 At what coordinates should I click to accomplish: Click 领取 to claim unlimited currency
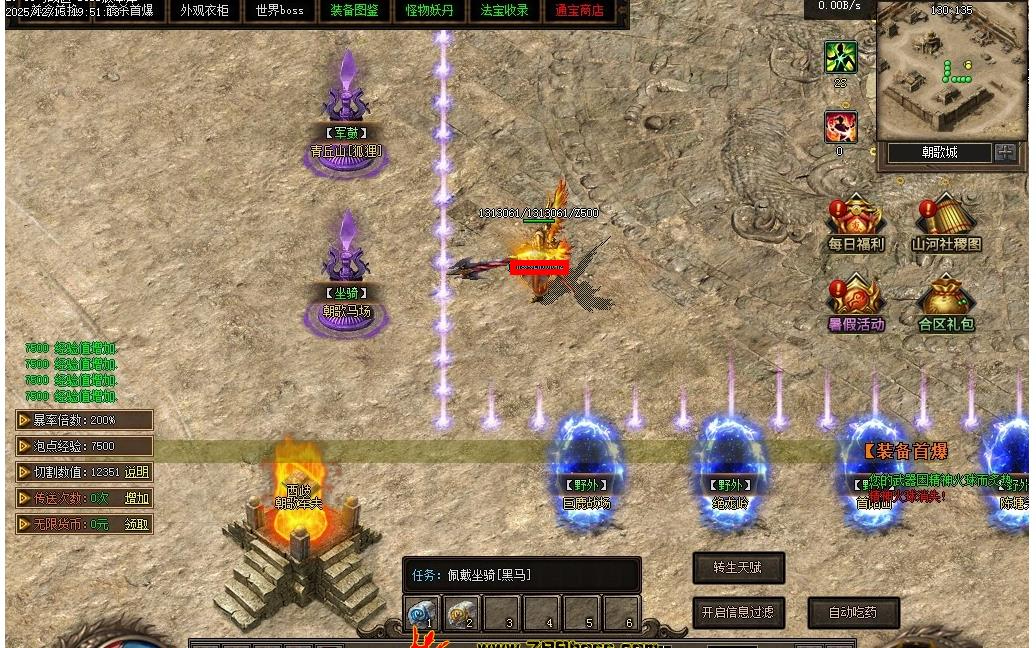coord(137,524)
